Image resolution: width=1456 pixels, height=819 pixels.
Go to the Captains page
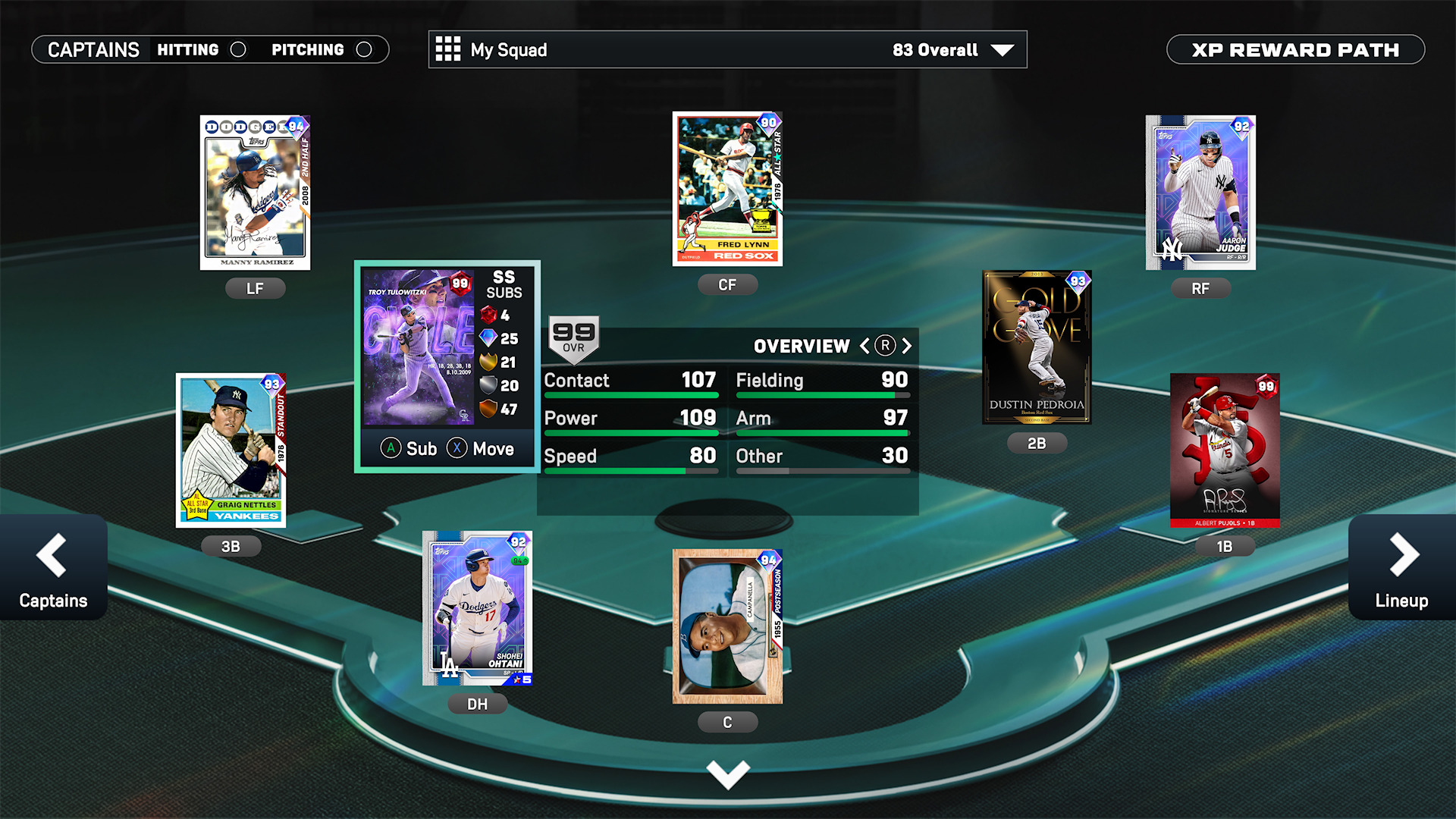point(53,568)
